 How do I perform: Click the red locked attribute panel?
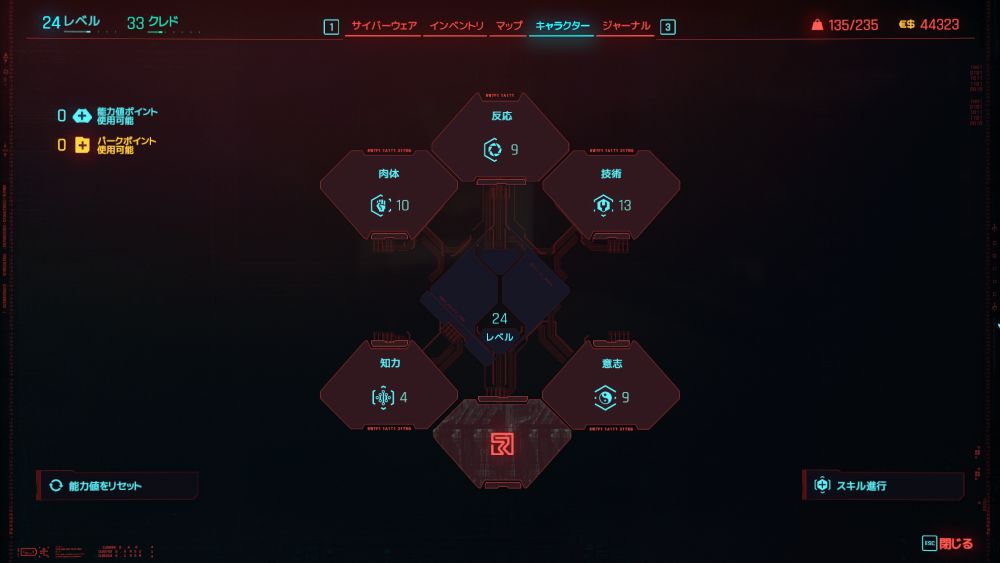coord(502,444)
